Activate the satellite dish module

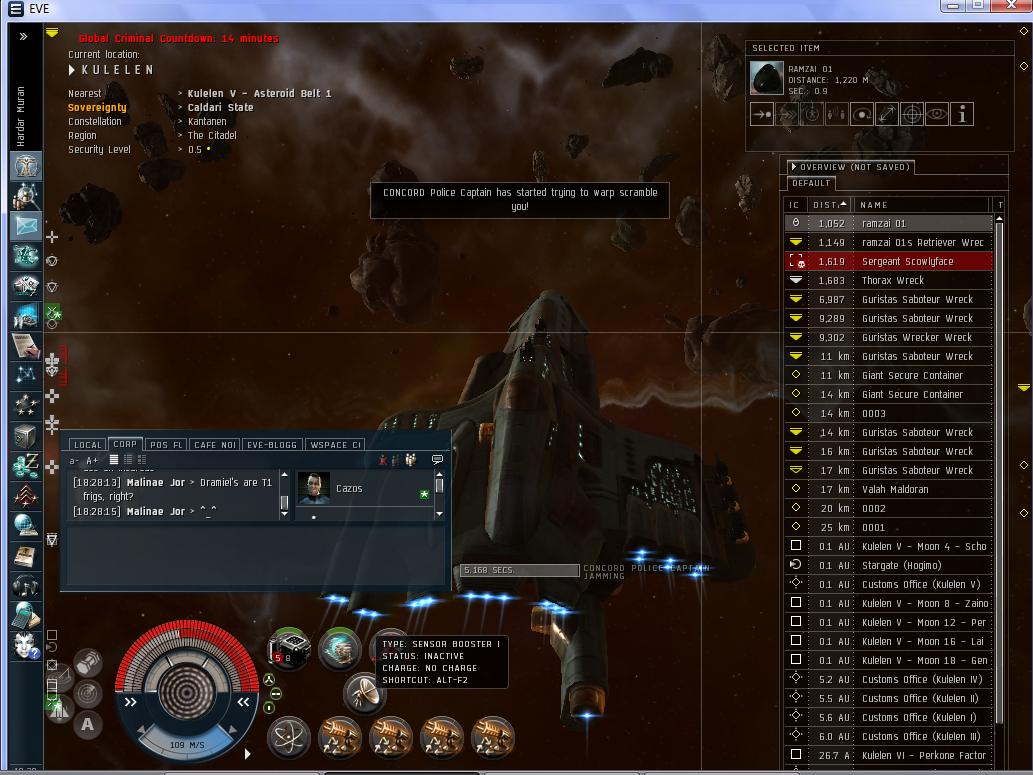tap(364, 692)
